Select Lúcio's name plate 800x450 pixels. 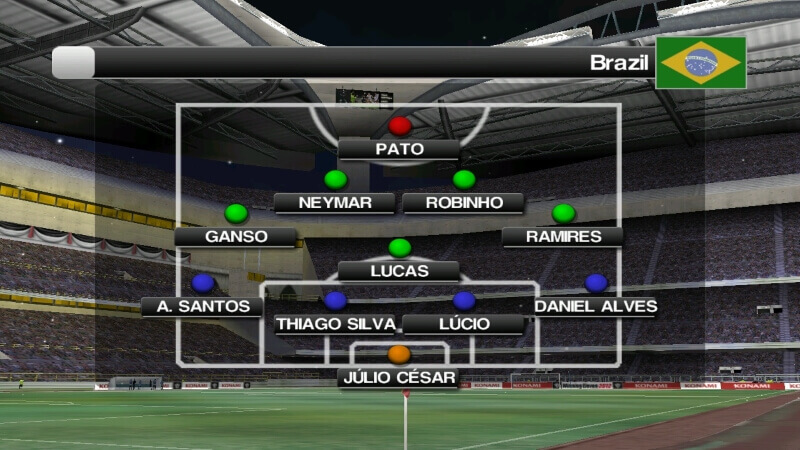click(x=463, y=324)
